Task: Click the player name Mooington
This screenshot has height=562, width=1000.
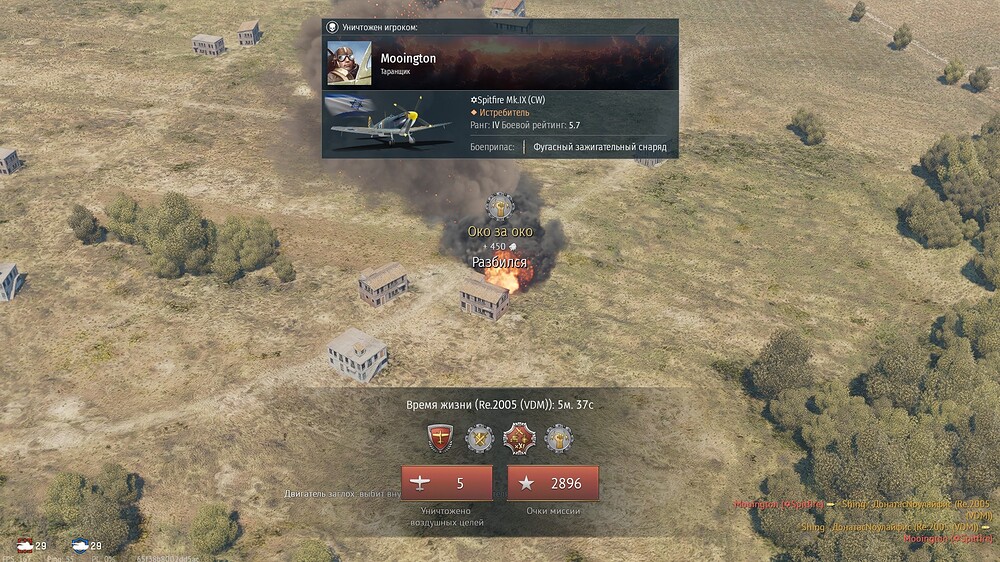Action: (x=408, y=58)
